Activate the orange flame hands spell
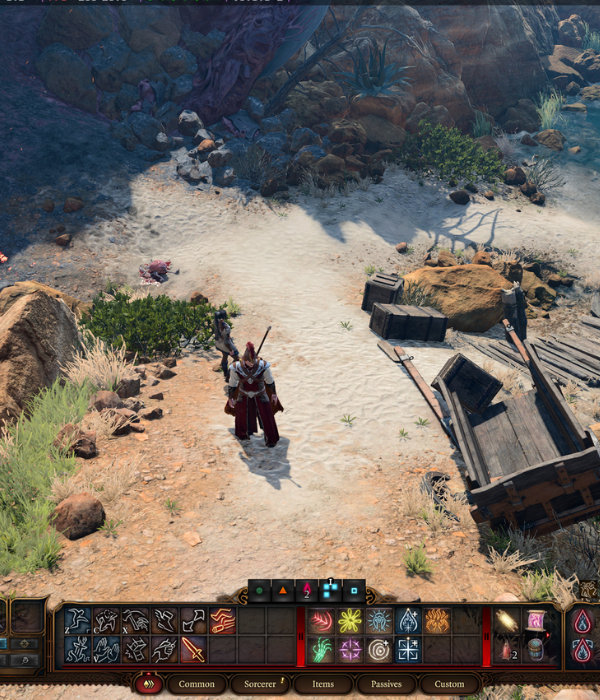Image resolution: width=600 pixels, height=700 pixels. tap(437, 621)
